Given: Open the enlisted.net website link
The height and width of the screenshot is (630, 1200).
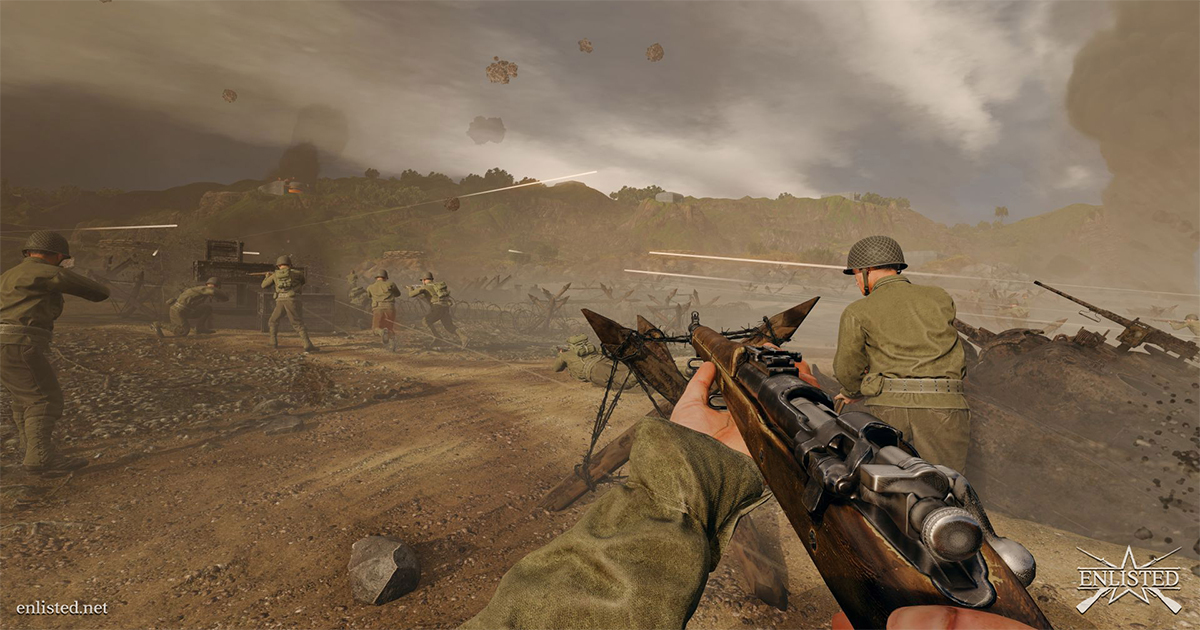Looking at the screenshot, I should pyautogui.click(x=62, y=607).
